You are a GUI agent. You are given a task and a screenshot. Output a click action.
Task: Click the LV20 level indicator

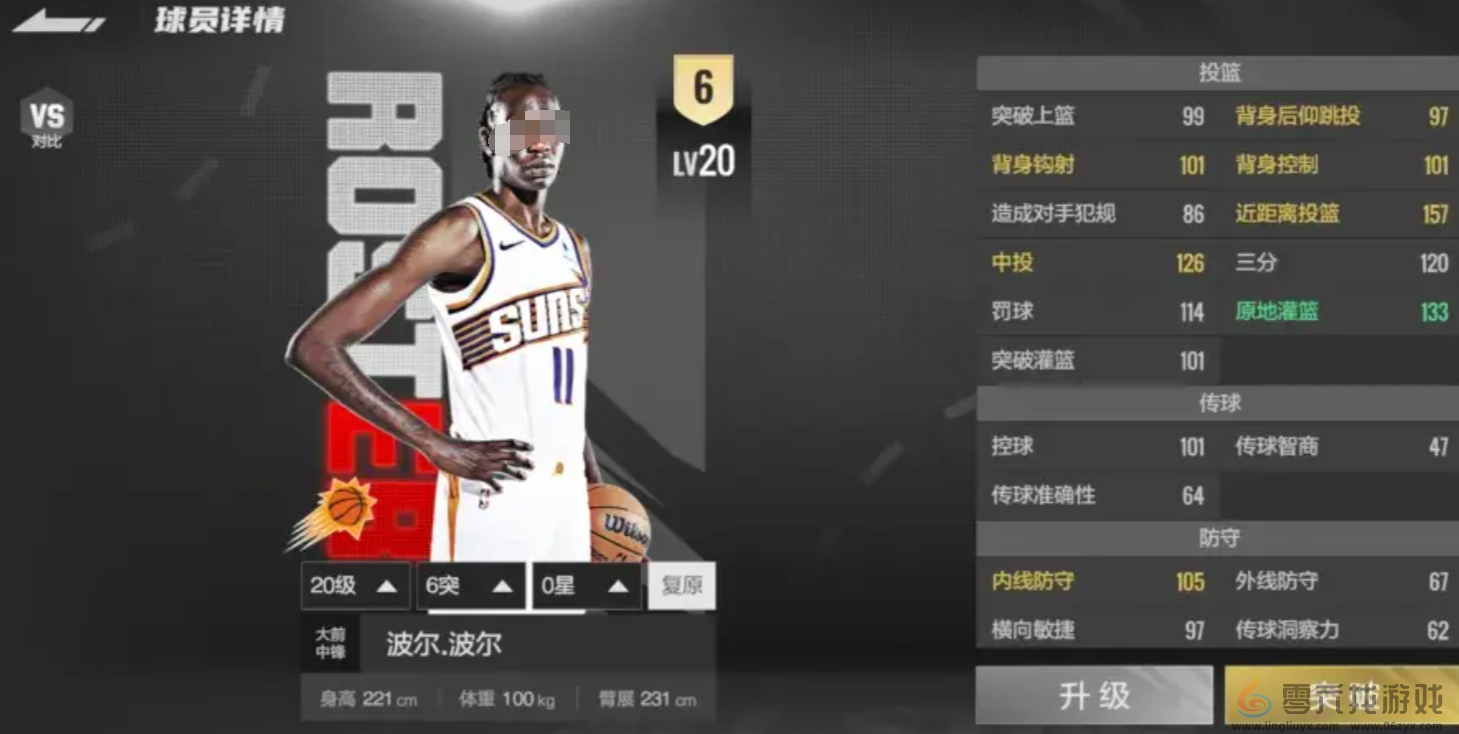point(706,161)
